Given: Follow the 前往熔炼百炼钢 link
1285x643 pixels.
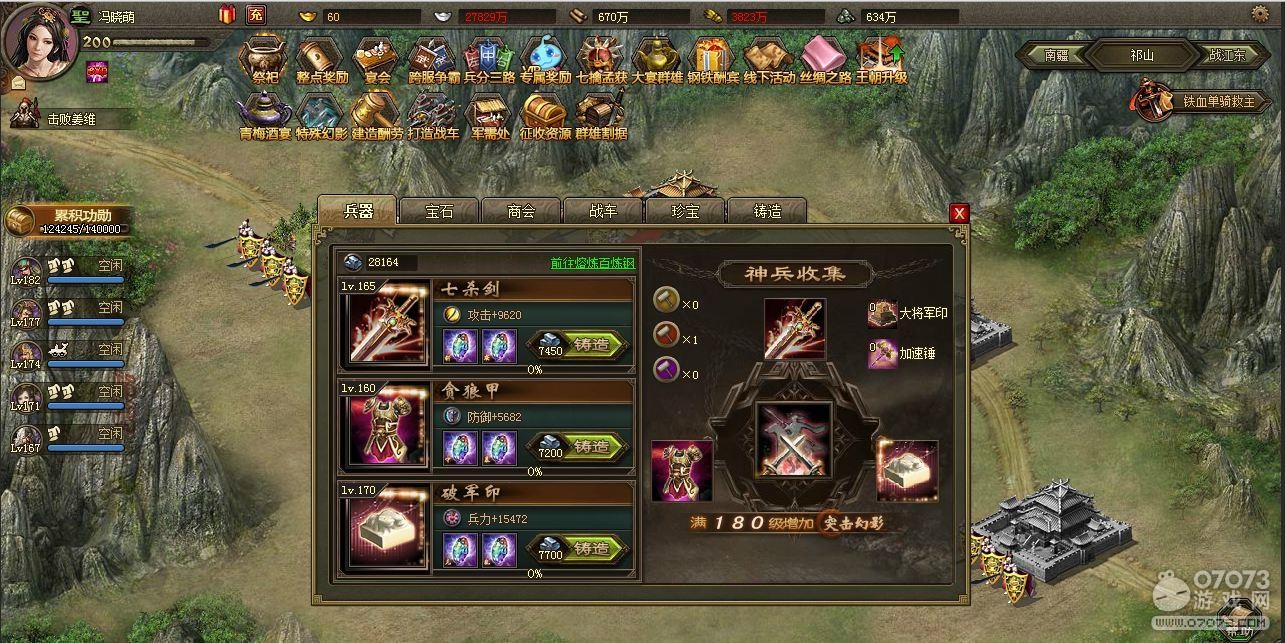Looking at the screenshot, I should pos(592,263).
